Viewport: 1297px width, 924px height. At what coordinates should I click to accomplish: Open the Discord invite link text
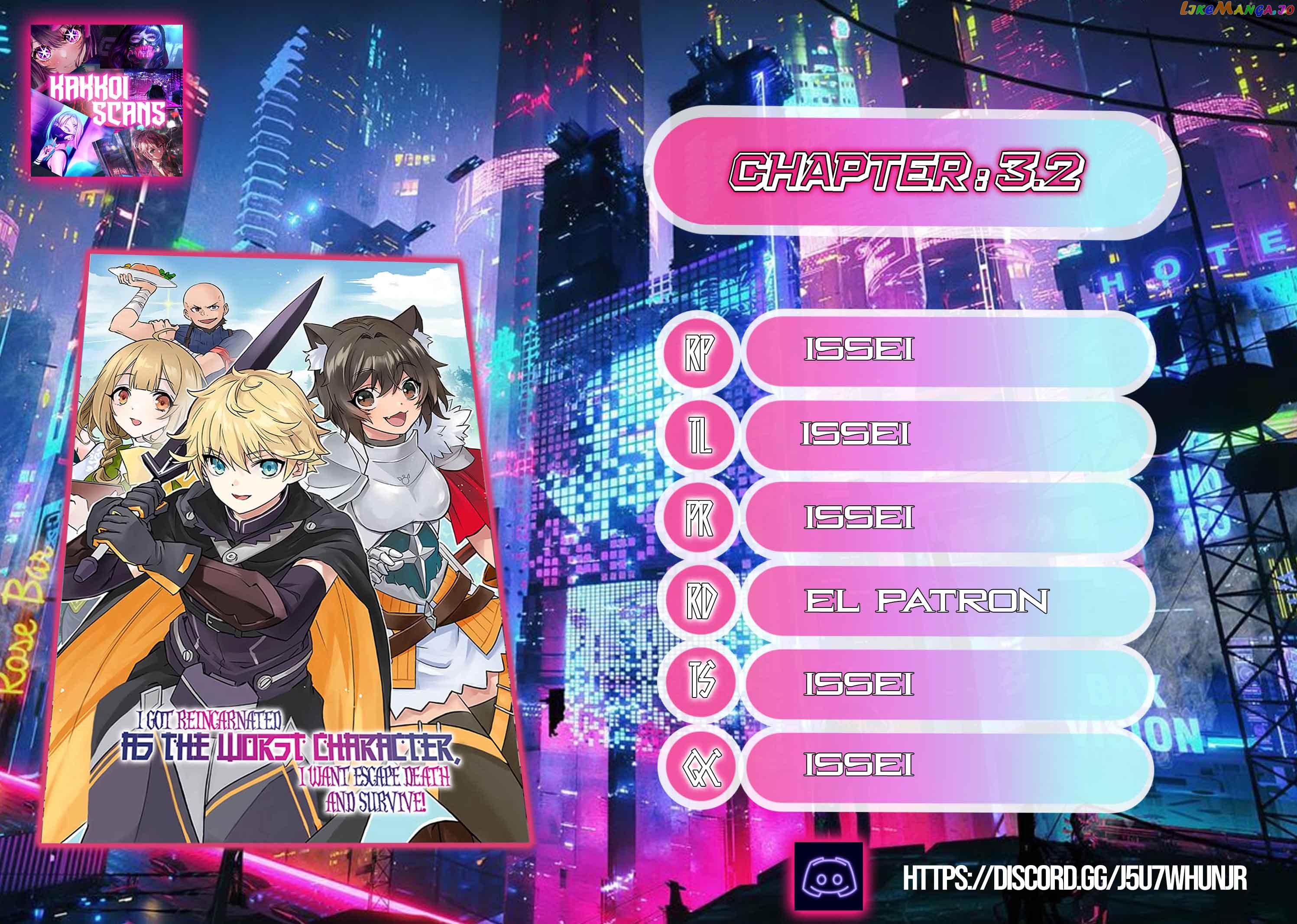pyautogui.click(x=1074, y=879)
